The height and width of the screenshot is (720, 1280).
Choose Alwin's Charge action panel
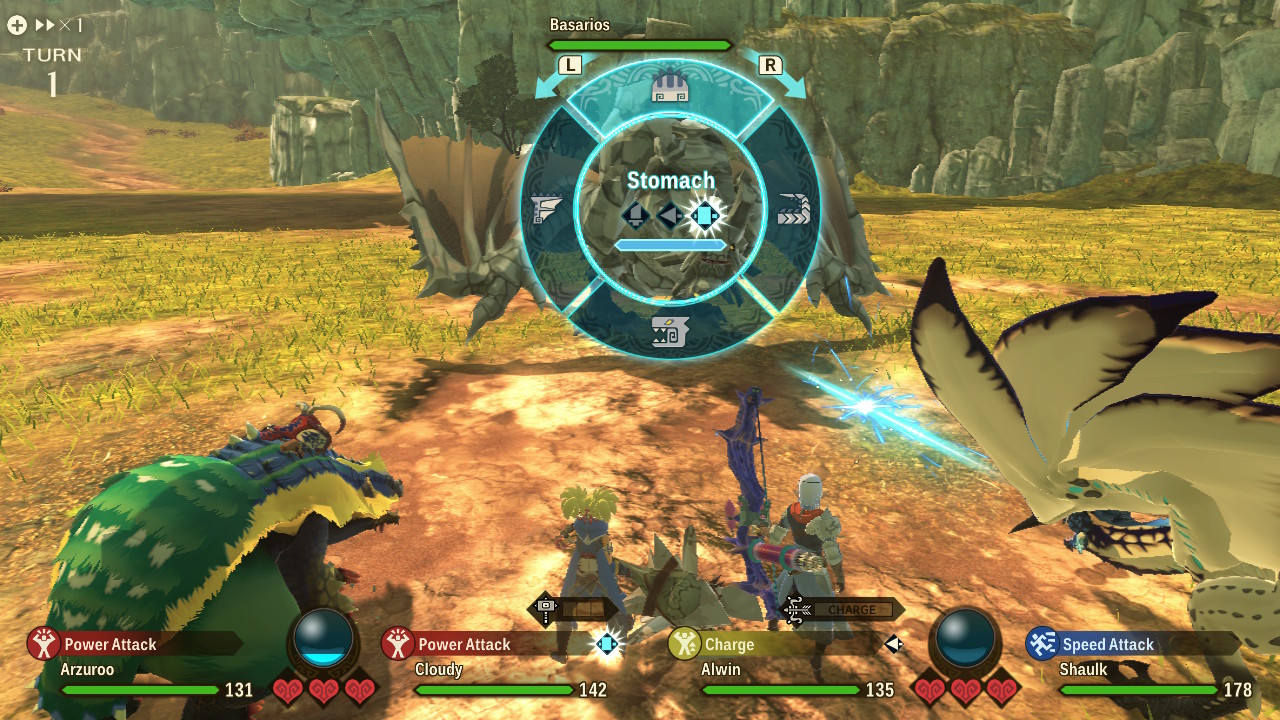(x=770, y=644)
